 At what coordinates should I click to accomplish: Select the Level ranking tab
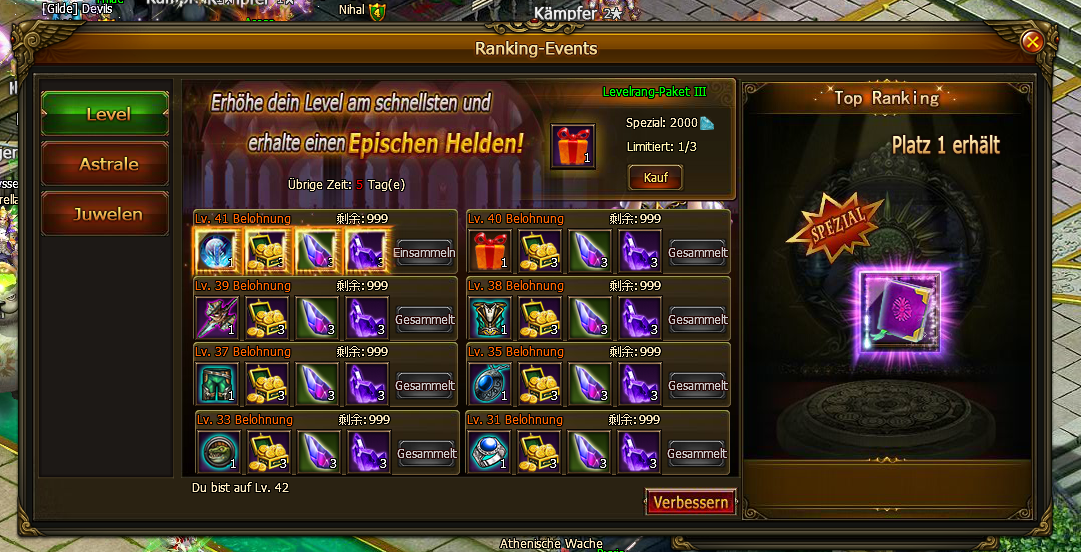click(x=105, y=114)
